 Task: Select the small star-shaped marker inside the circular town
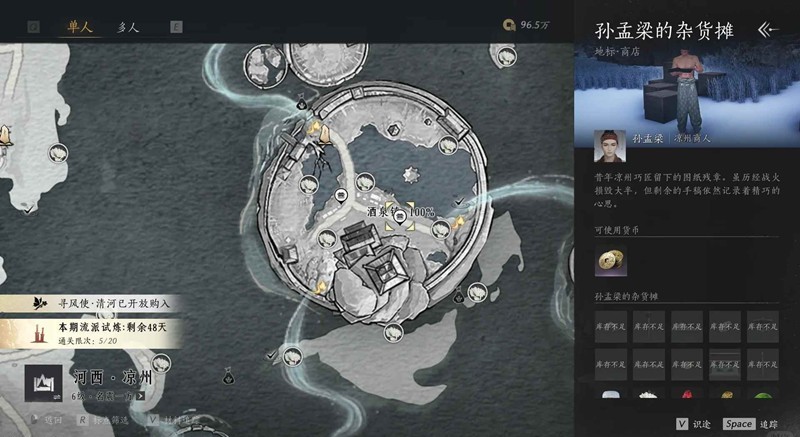[408, 175]
